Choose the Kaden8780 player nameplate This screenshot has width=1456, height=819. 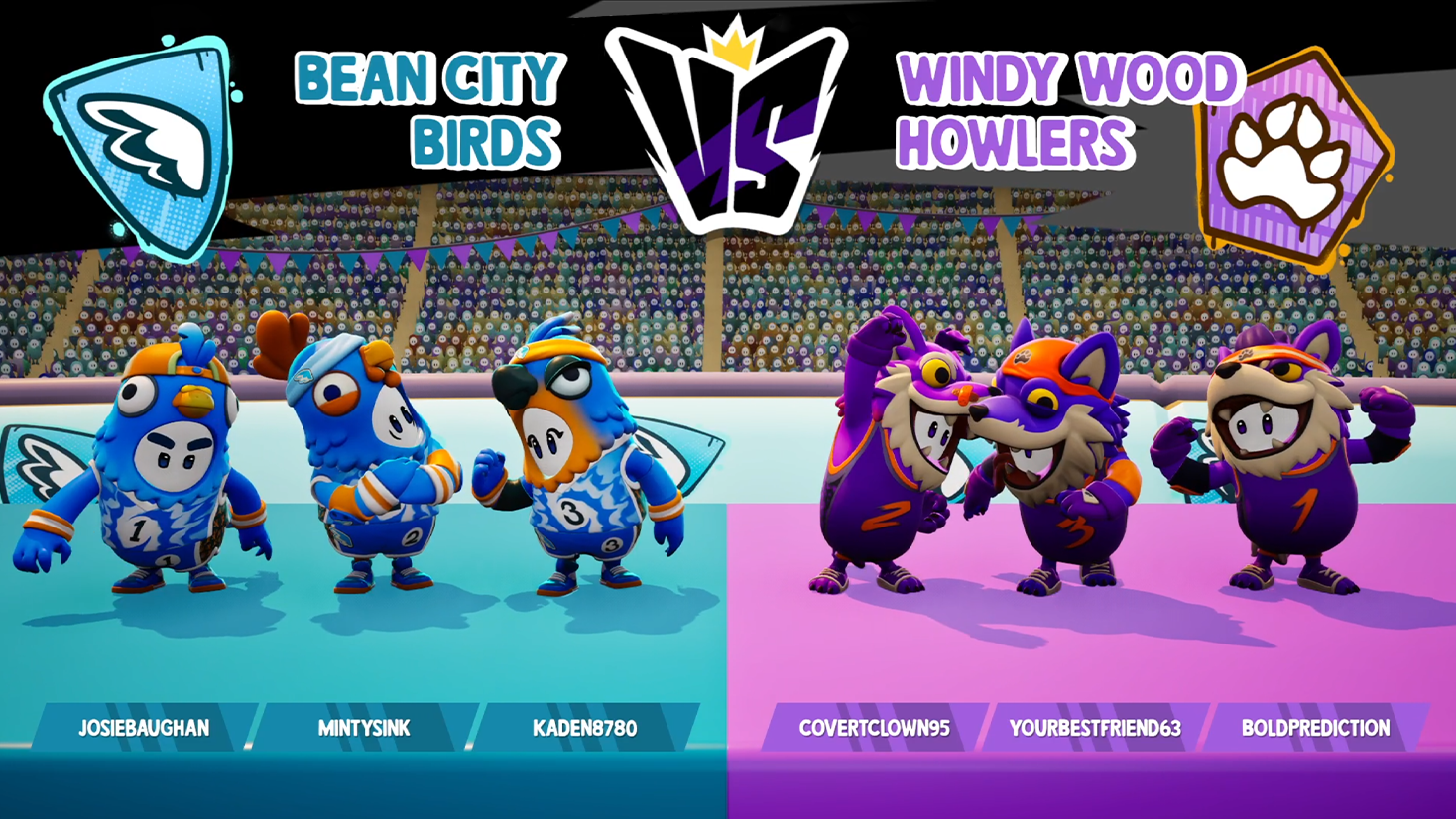[585, 728]
